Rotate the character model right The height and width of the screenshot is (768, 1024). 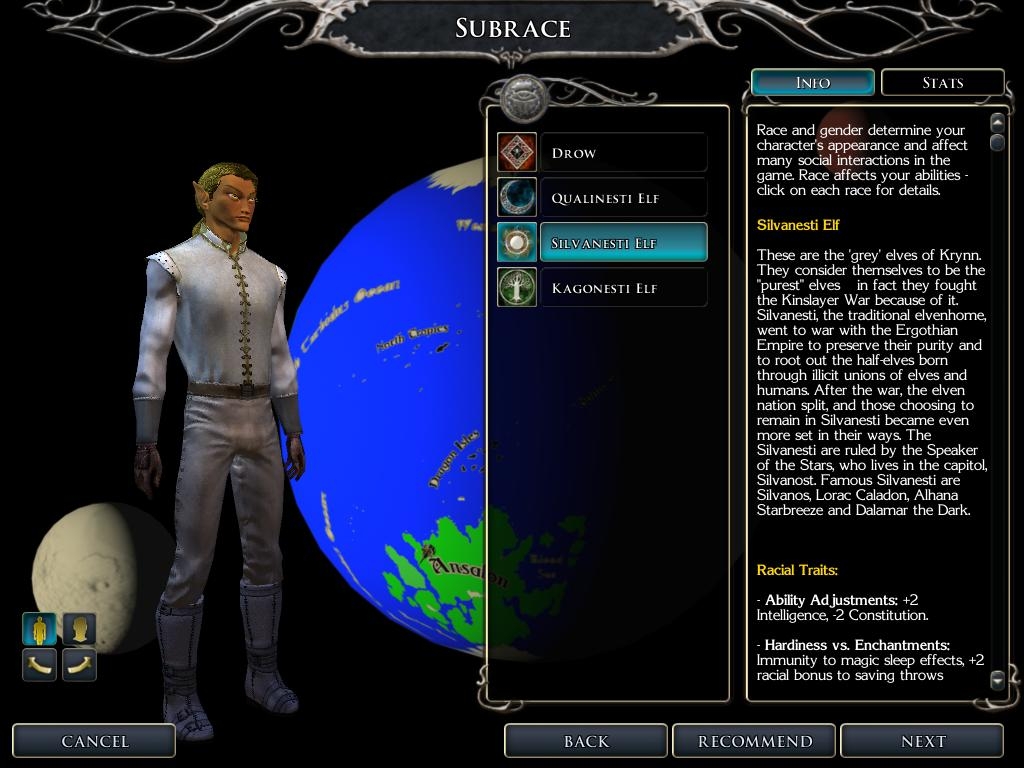pos(80,664)
